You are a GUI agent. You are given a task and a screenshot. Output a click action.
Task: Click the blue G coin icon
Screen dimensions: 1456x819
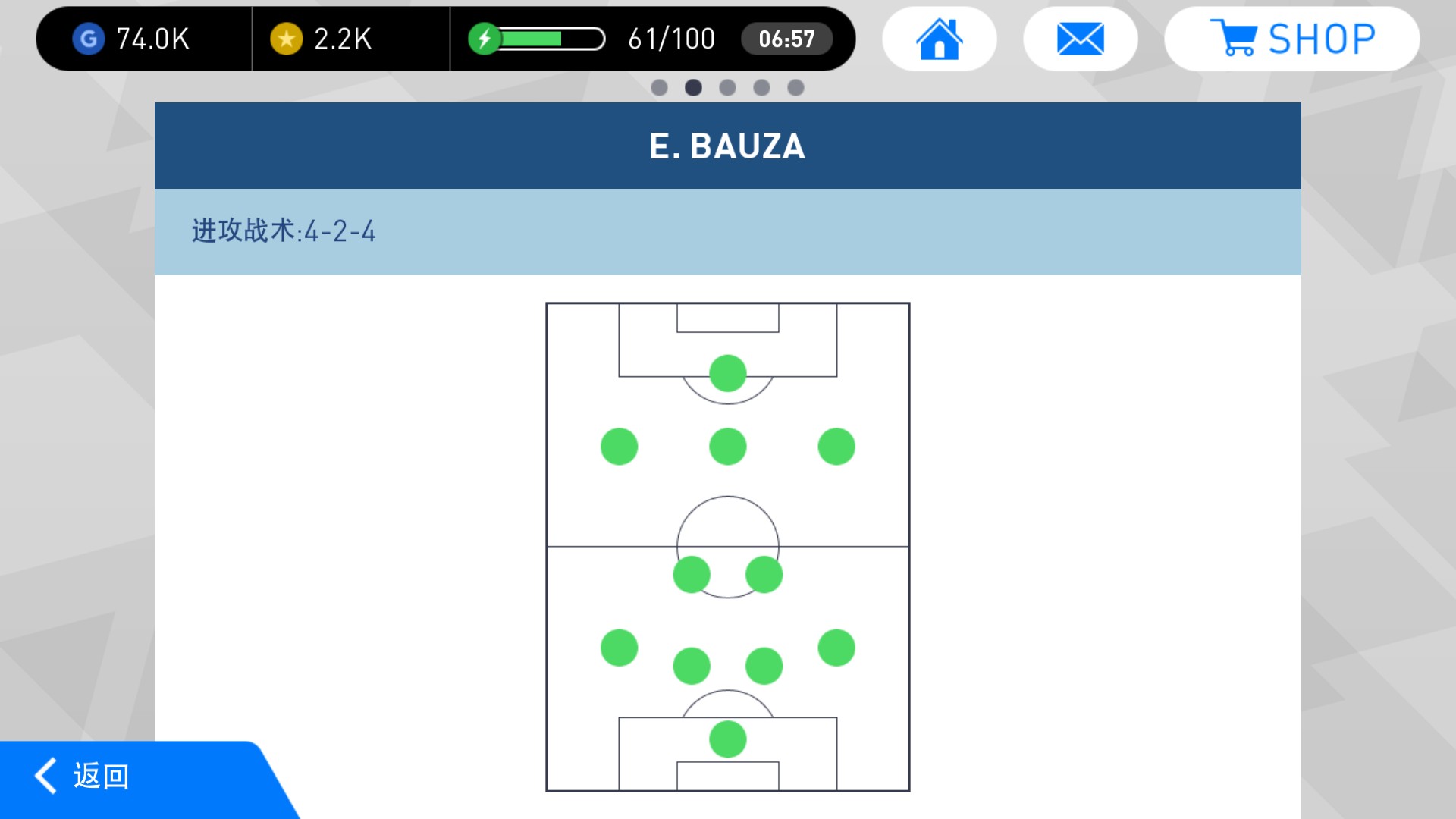[x=87, y=39]
